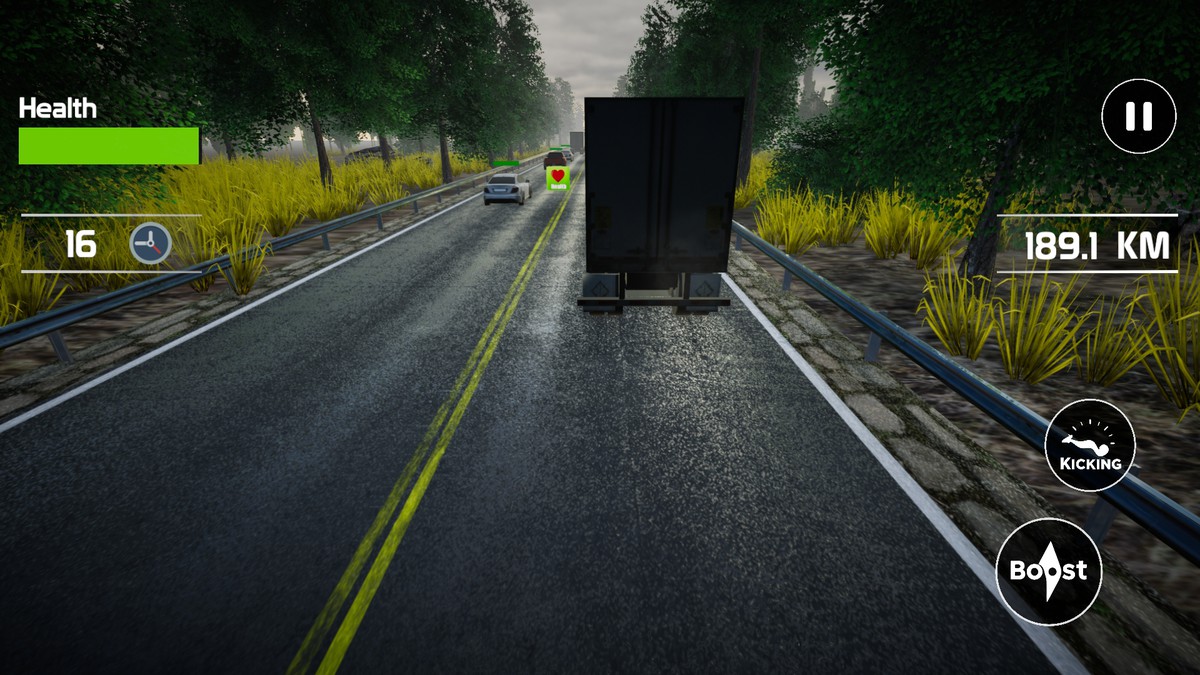1200x675 pixels.
Task: Pause the game
Action: pyautogui.click(x=1139, y=117)
